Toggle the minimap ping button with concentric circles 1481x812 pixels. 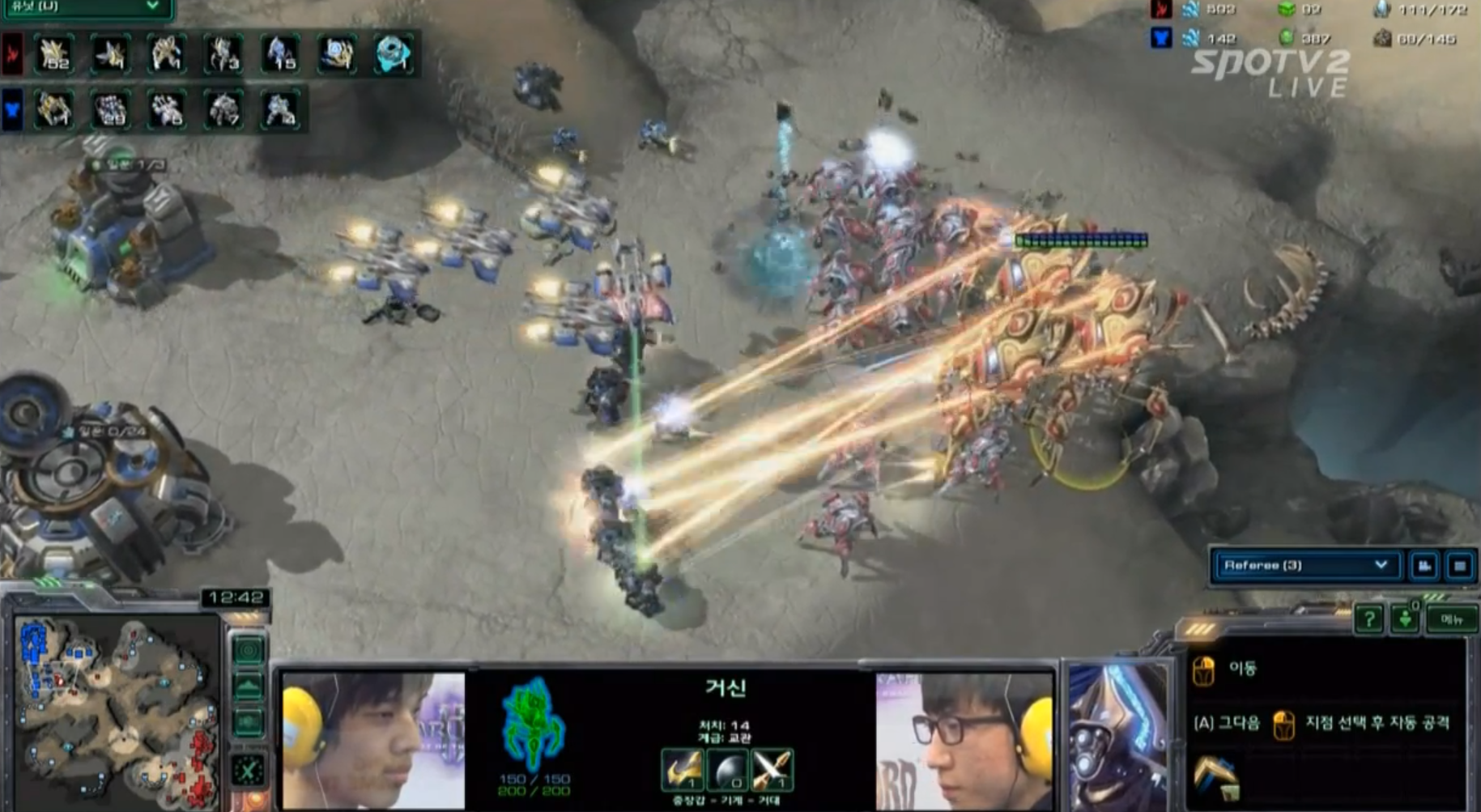[249, 650]
